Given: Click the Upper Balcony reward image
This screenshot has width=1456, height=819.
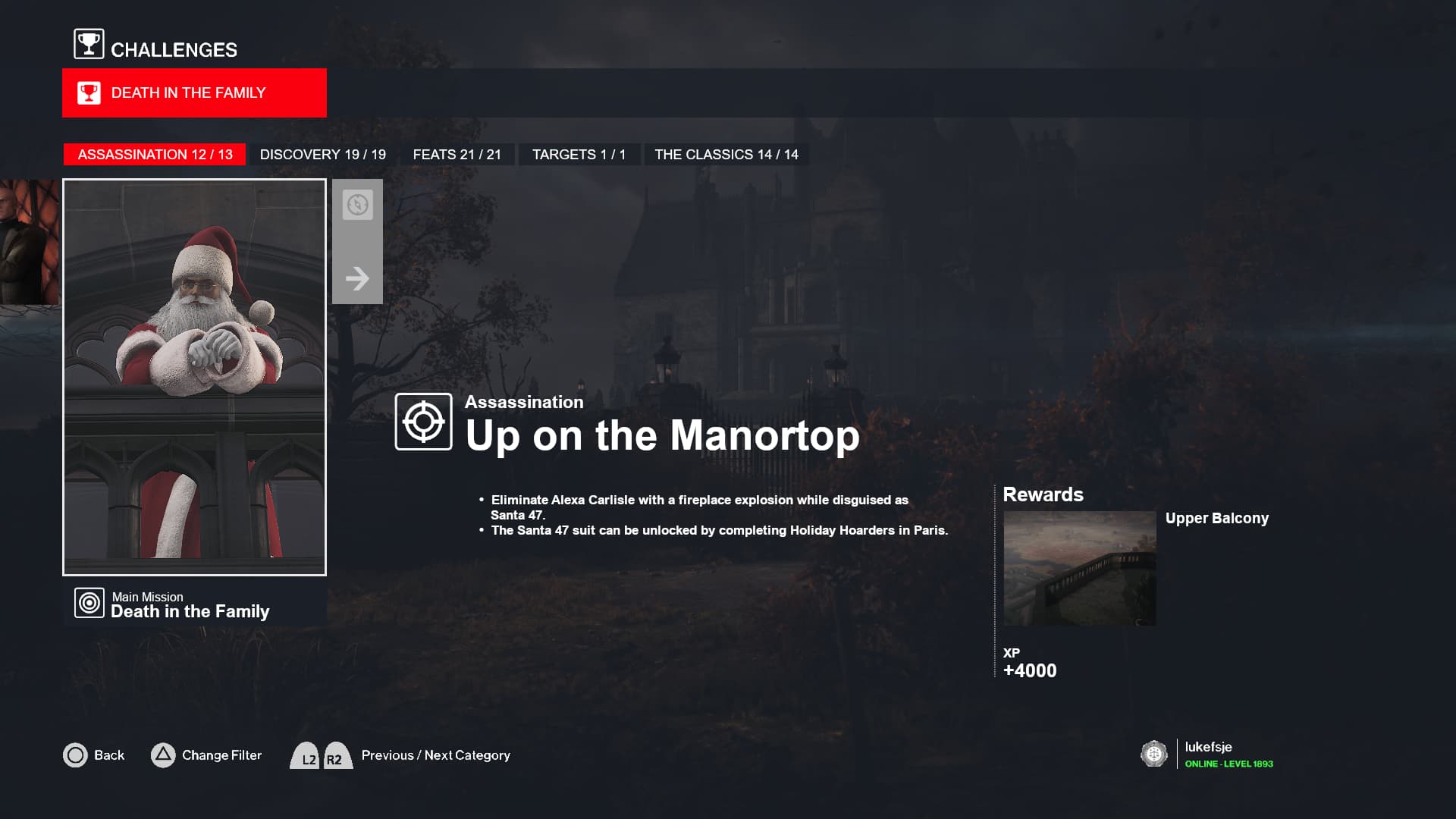Looking at the screenshot, I should click(1079, 568).
